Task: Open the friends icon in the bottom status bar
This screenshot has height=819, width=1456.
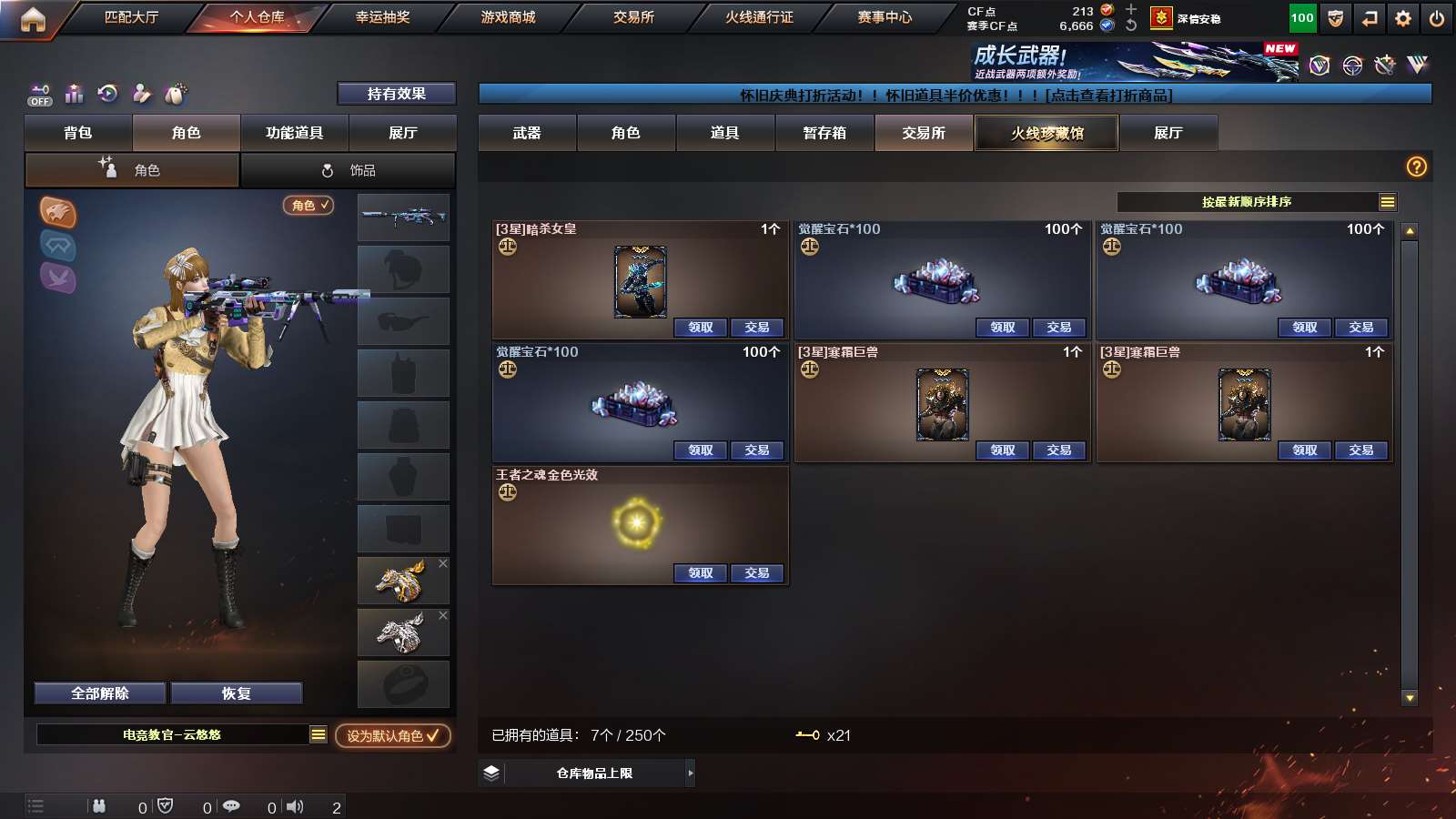Action: [99, 805]
